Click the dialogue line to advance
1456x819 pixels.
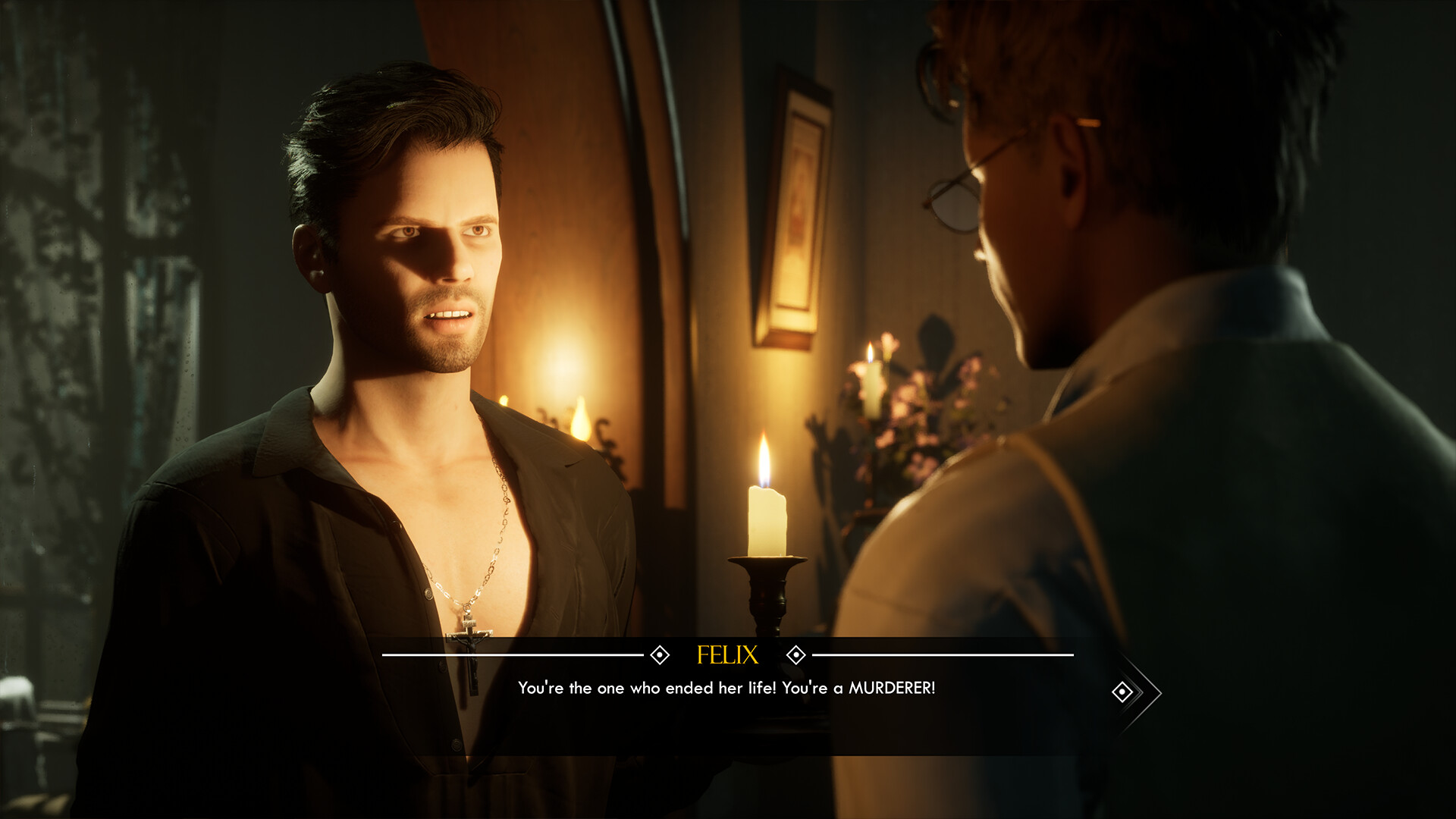click(x=726, y=690)
